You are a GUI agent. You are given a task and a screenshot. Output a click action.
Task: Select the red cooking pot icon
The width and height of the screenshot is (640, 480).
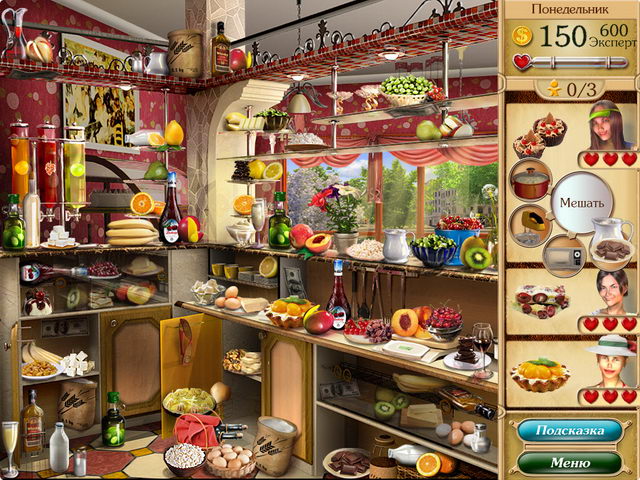pyautogui.click(x=530, y=181)
